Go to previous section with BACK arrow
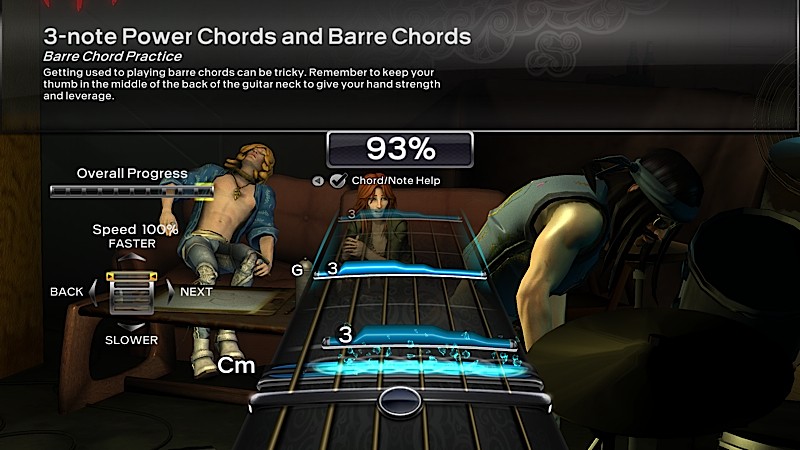800x450 pixels. point(94,291)
